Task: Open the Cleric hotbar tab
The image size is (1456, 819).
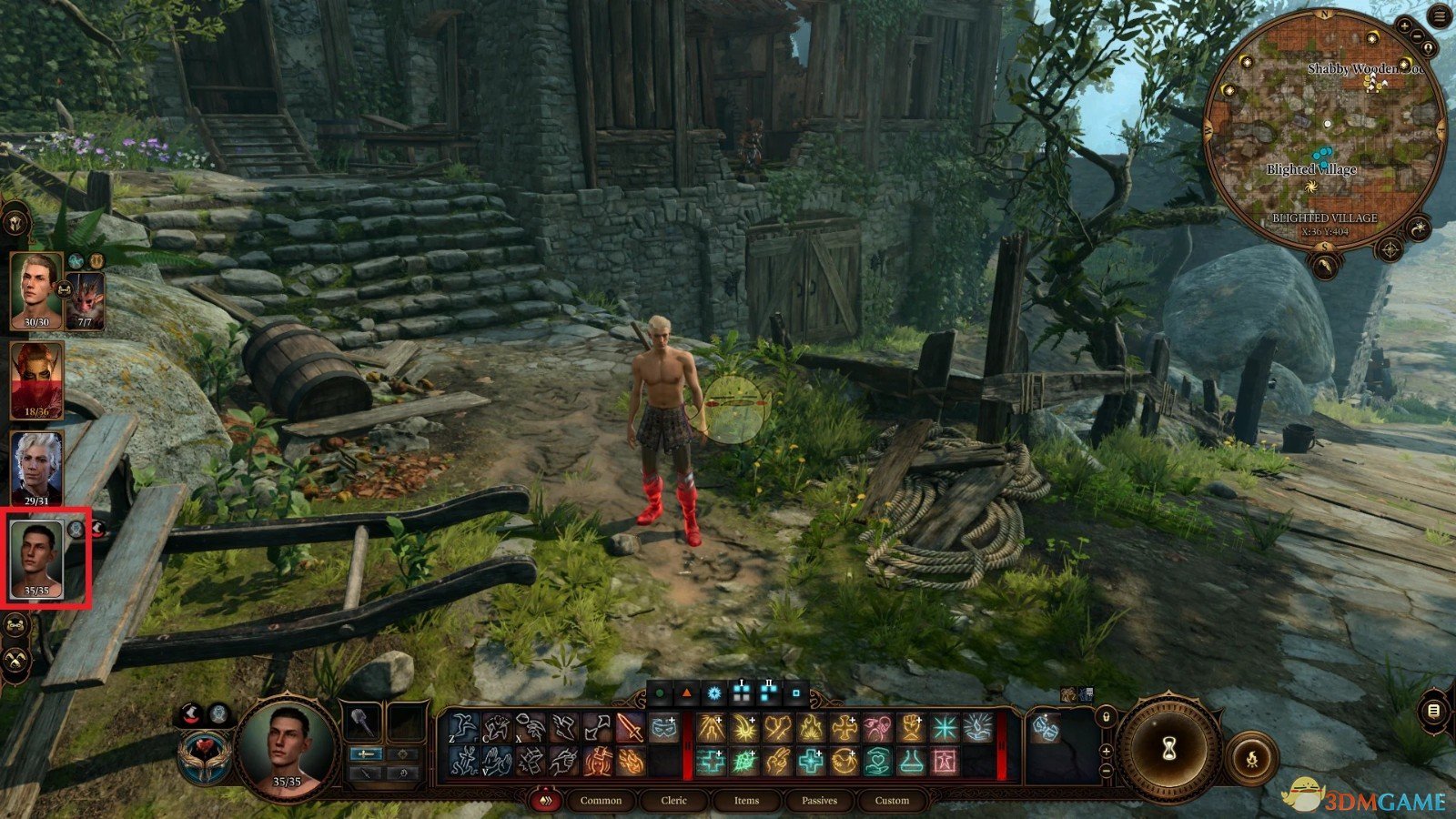Action: [674, 801]
